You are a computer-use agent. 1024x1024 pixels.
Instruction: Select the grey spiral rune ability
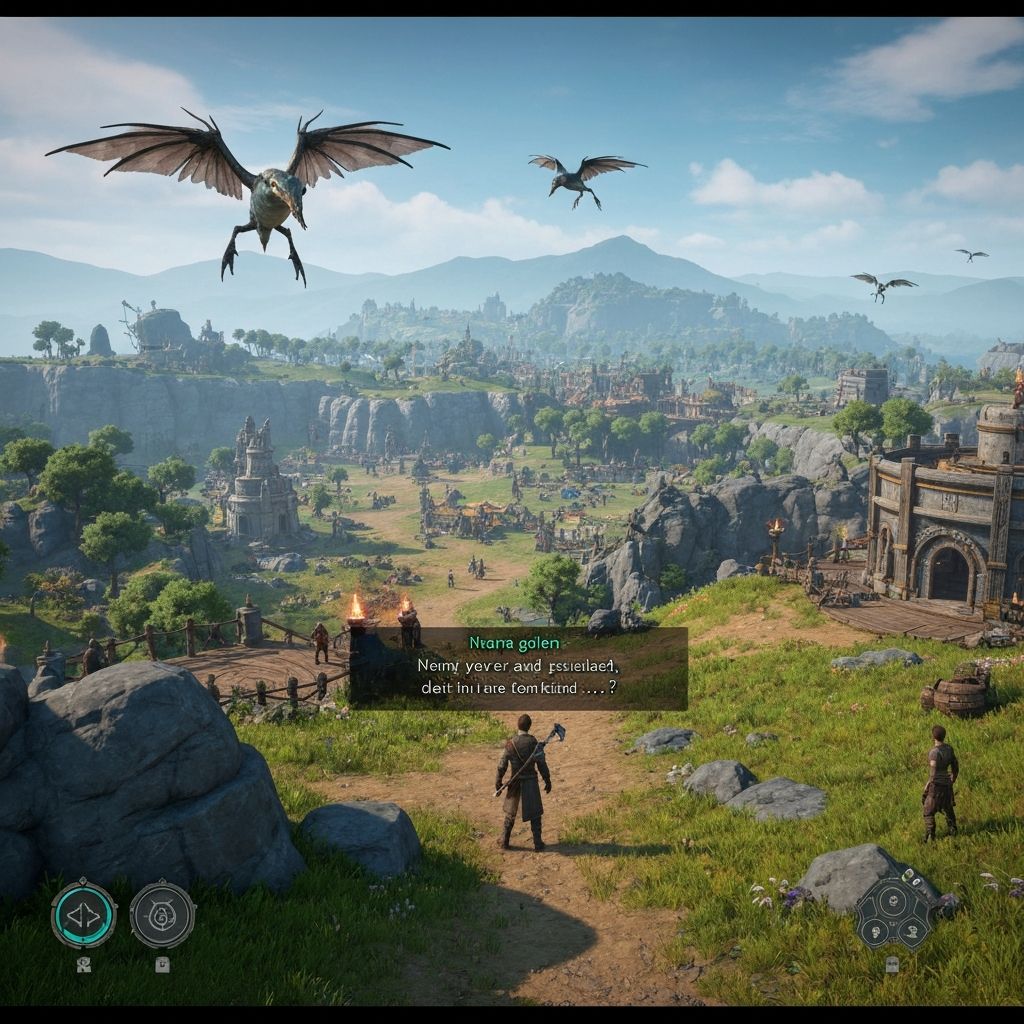(x=162, y=913)
